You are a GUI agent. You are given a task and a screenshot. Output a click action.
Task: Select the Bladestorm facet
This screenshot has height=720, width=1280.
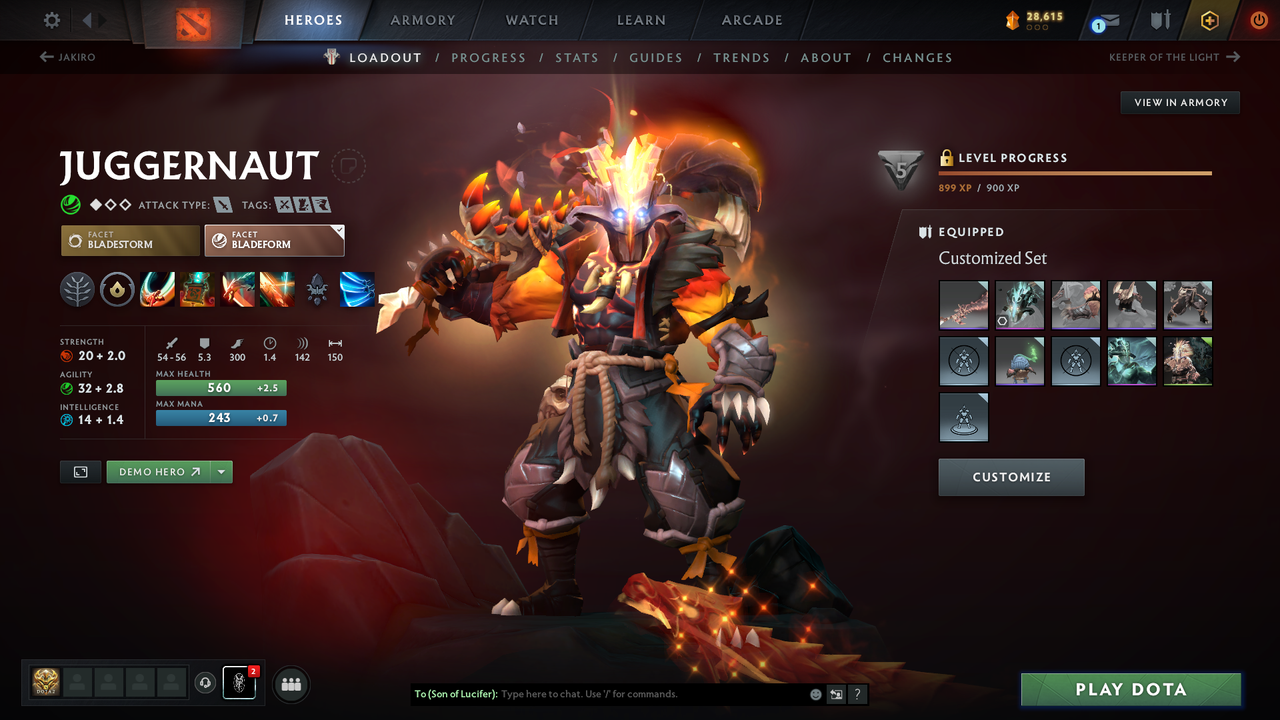pyautogui.click(x=129, y=240)
